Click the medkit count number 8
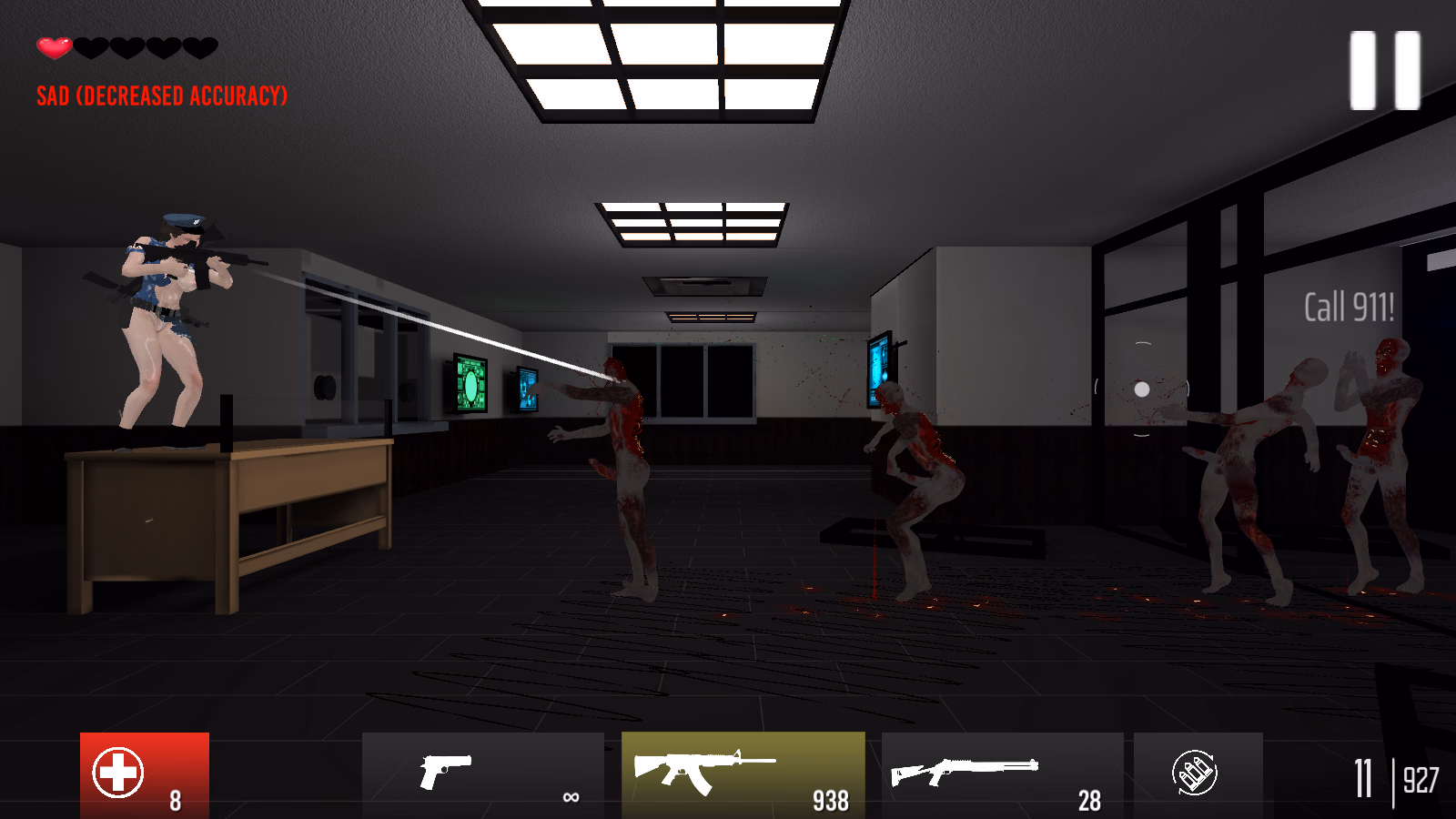The image size is (1456, 819). click(175, 803)
